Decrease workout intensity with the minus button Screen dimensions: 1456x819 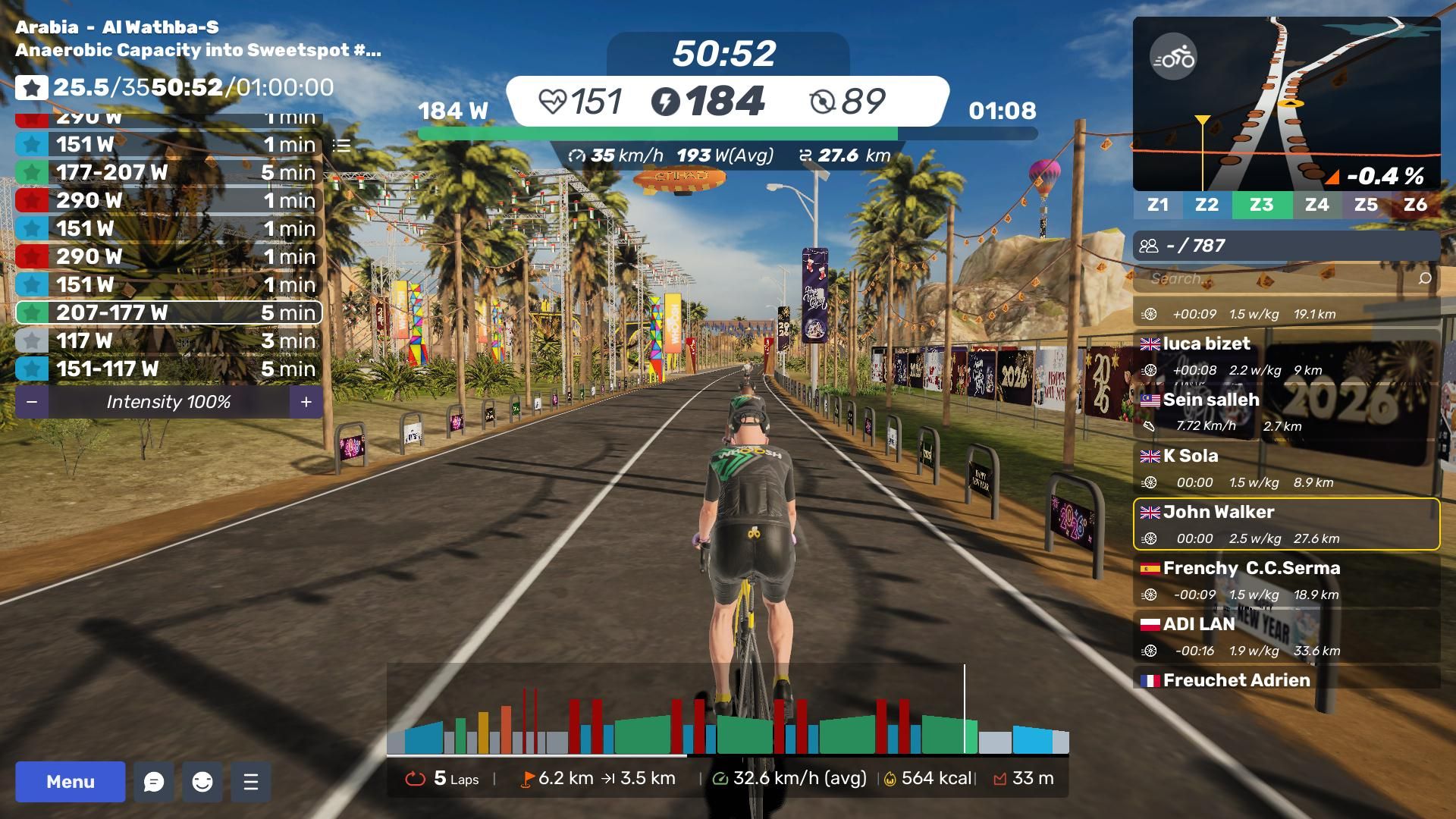coord(32,402)
